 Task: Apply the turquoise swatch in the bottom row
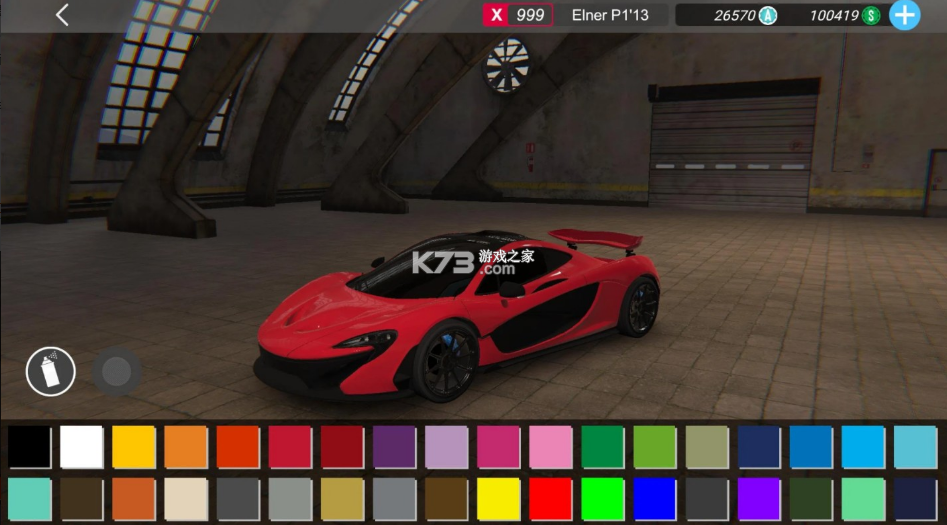point(29,499)
